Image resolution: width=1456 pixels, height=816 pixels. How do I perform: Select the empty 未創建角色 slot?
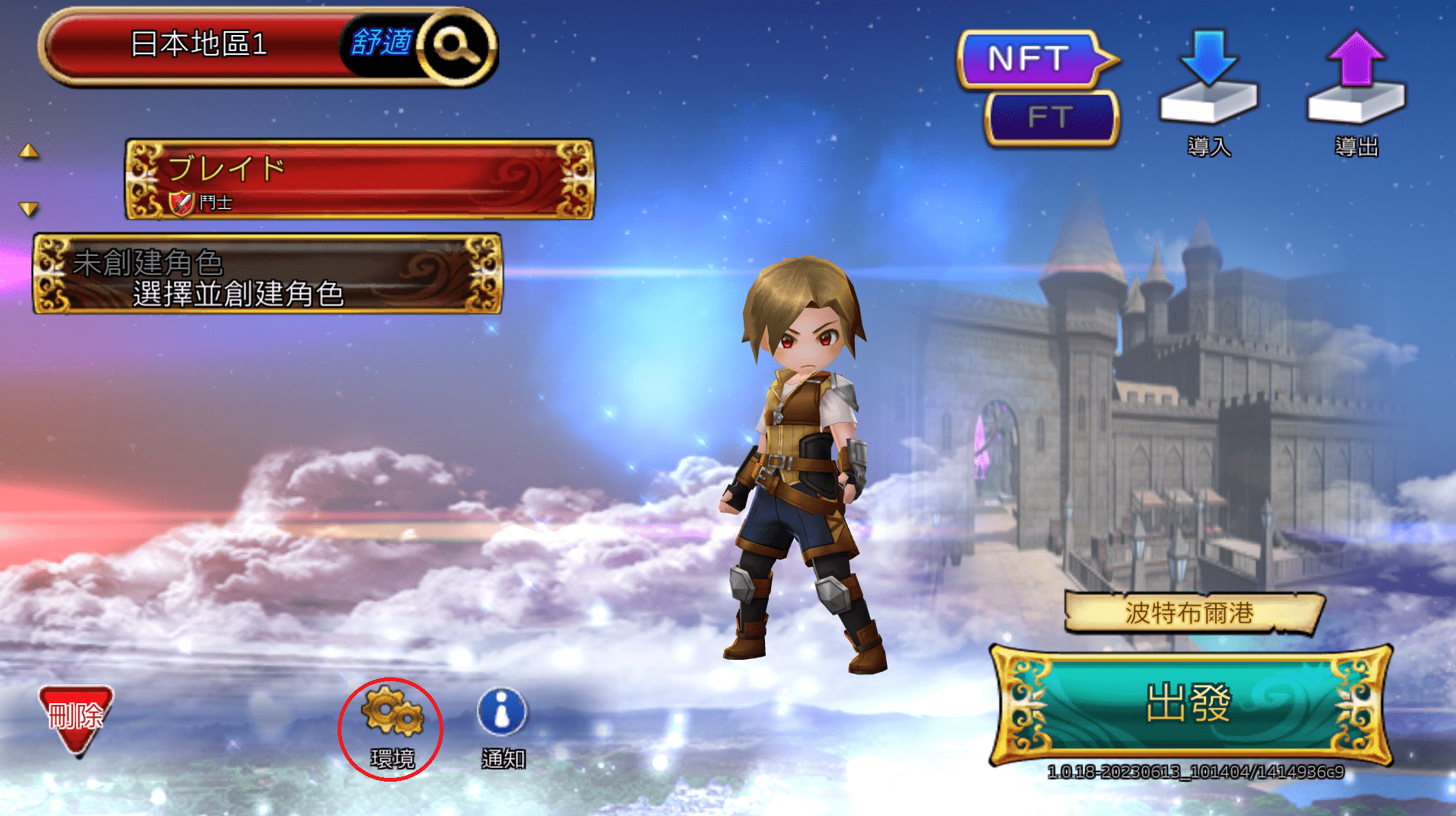click(x=267, y=274)
